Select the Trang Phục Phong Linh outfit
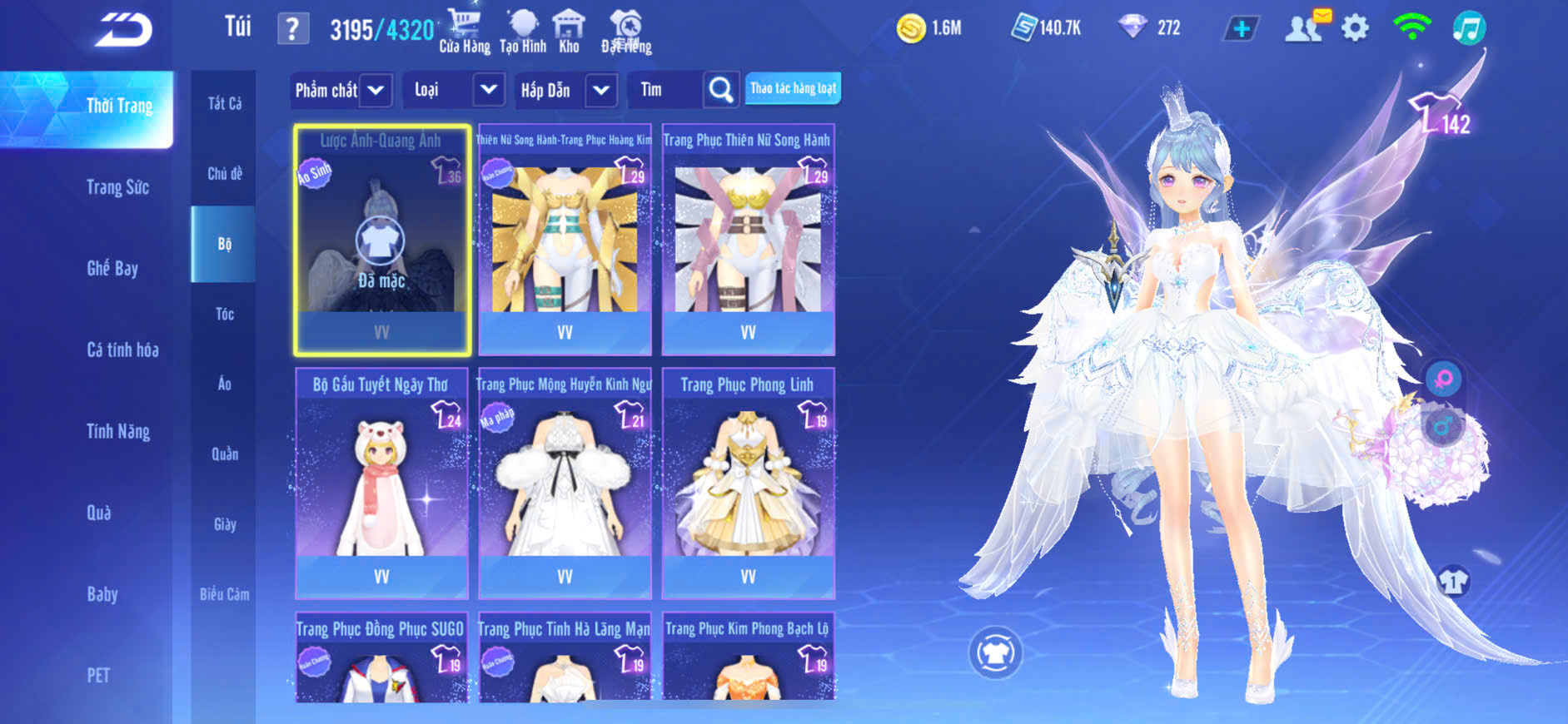 pos(748,483)
